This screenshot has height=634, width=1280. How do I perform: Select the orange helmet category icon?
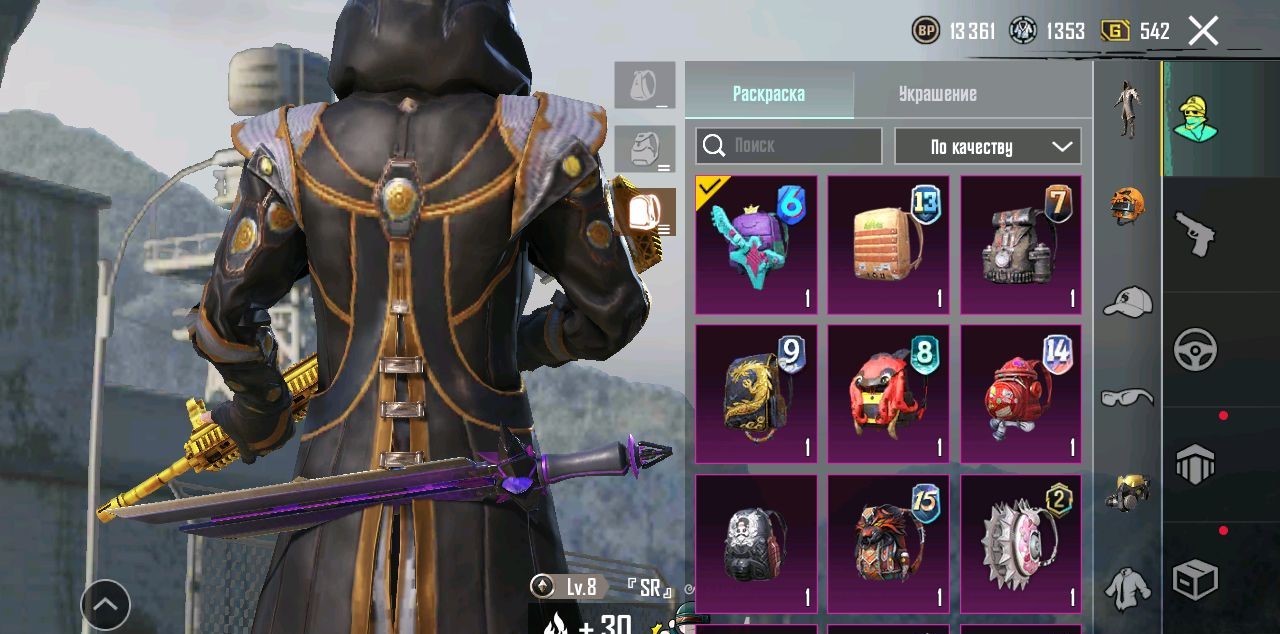click(1128, 204)
